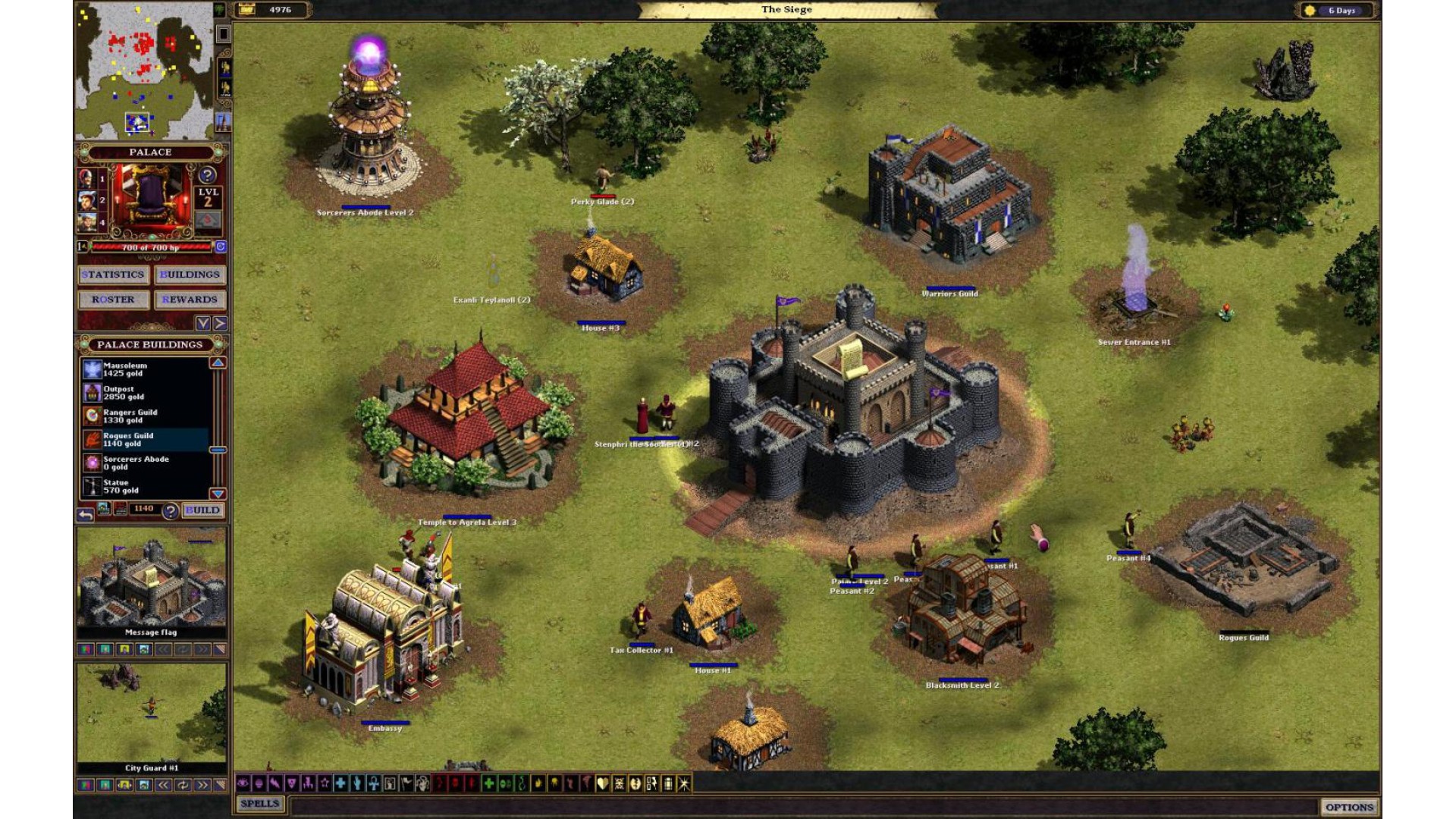This screenshot has height=819, width=1456.
Task: Activate the green cross healing spell
Action: pos(489,783)
